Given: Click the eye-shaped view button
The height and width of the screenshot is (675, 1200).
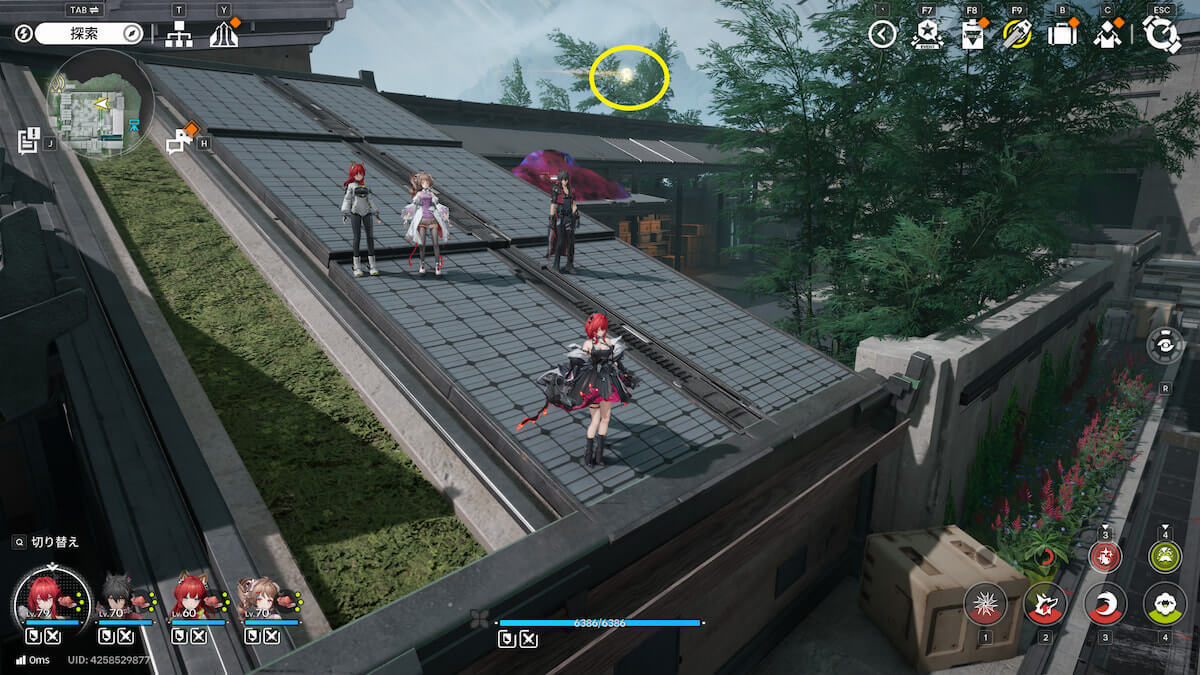Looking at the screenshot, I should coord(1165,345).
